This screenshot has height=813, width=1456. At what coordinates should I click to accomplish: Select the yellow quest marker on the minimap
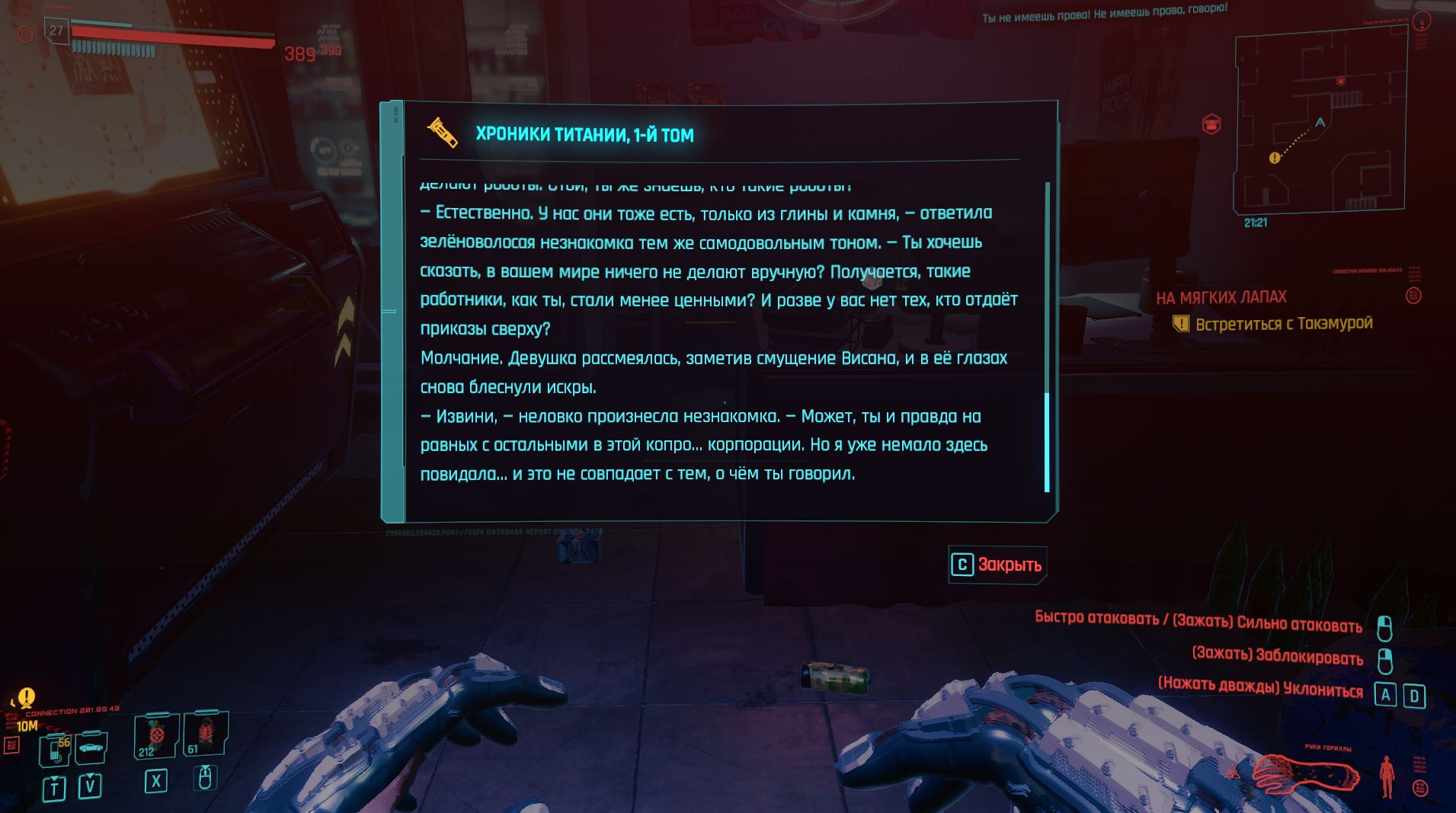[x=1274, y=158]
